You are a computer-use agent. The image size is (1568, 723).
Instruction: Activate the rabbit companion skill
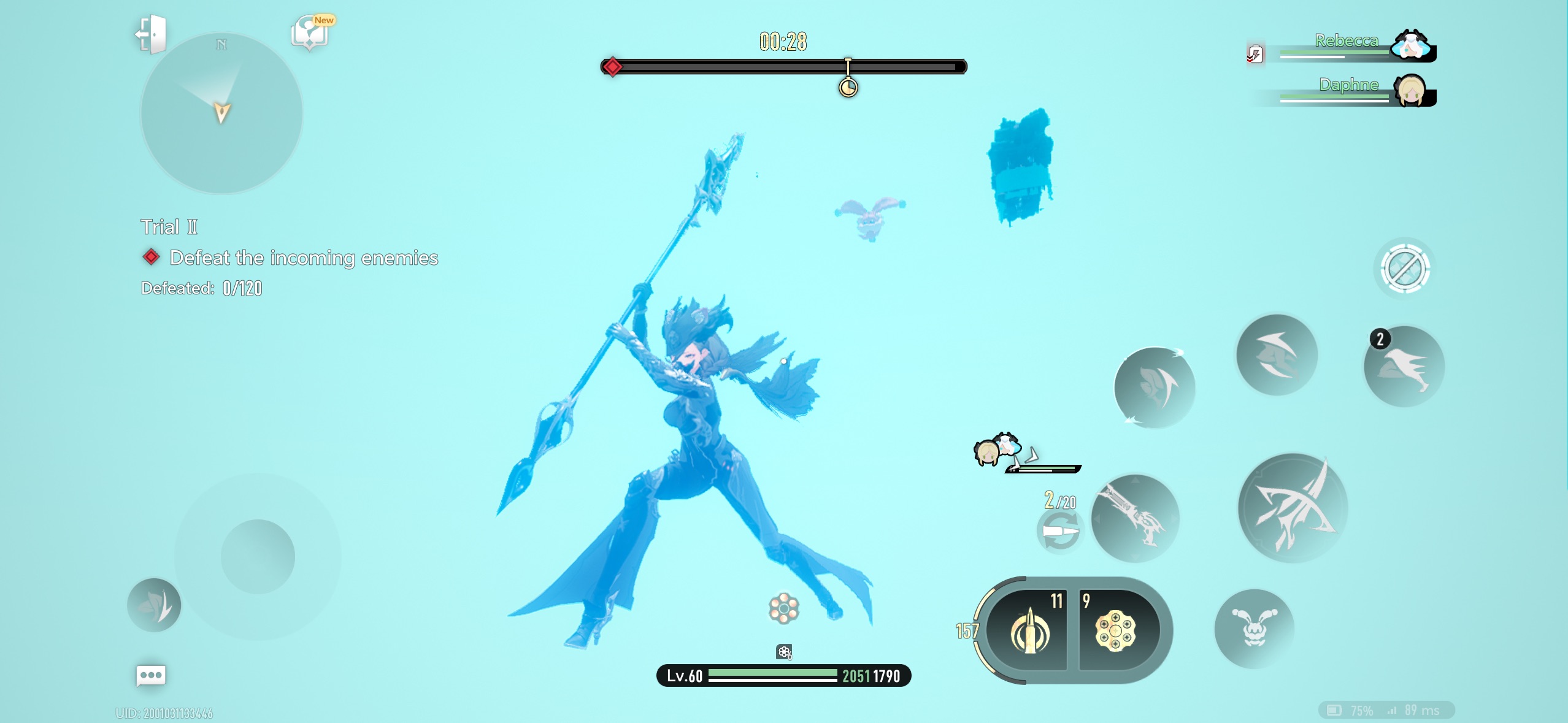click(1254, 627)
